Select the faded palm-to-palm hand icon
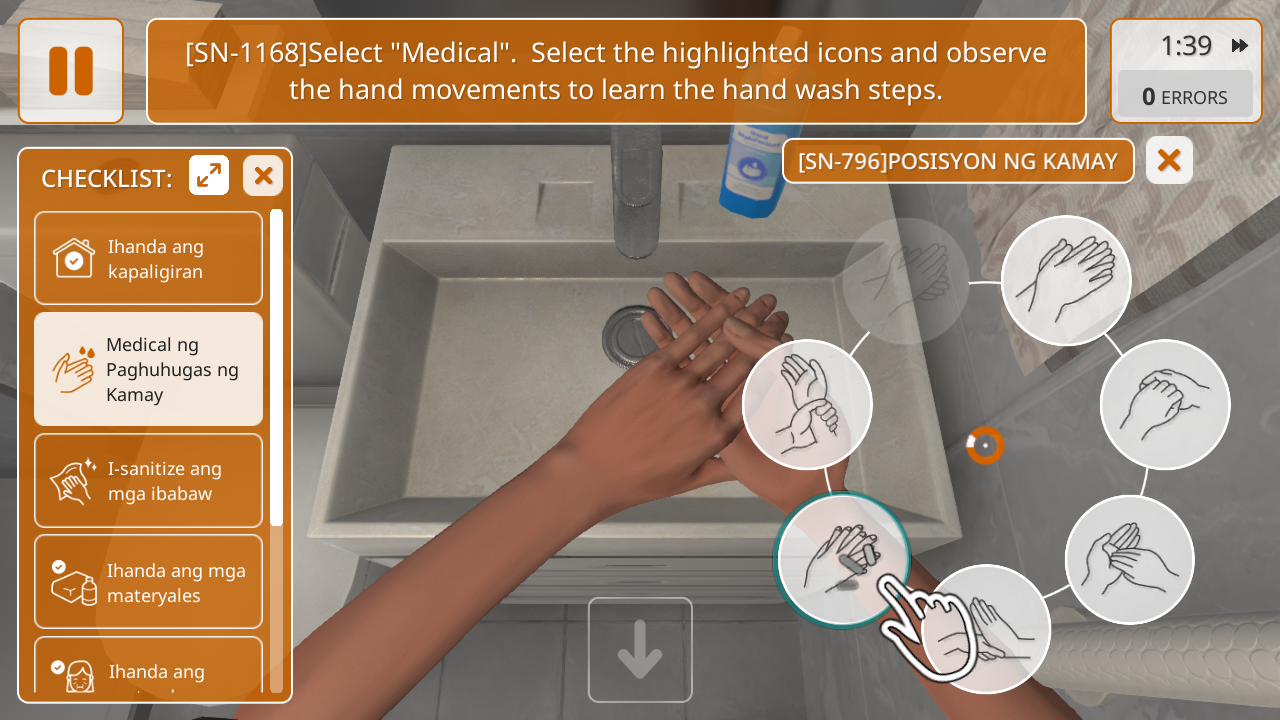This screenshot has height=720, width=1280. [x=905, y=281]
